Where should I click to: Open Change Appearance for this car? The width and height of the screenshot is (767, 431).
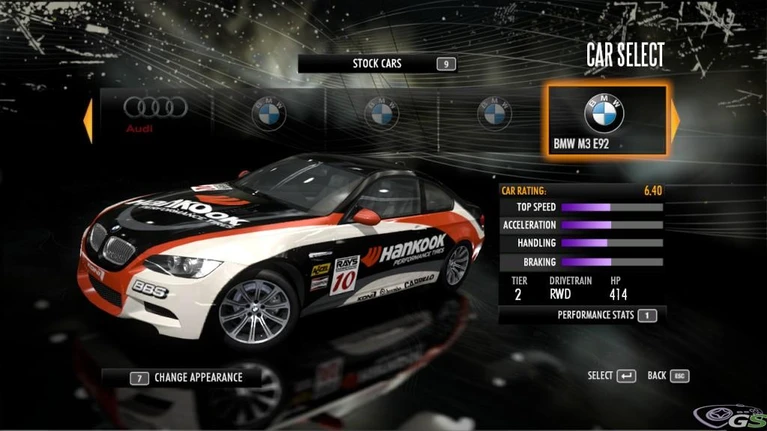[187, 378]
